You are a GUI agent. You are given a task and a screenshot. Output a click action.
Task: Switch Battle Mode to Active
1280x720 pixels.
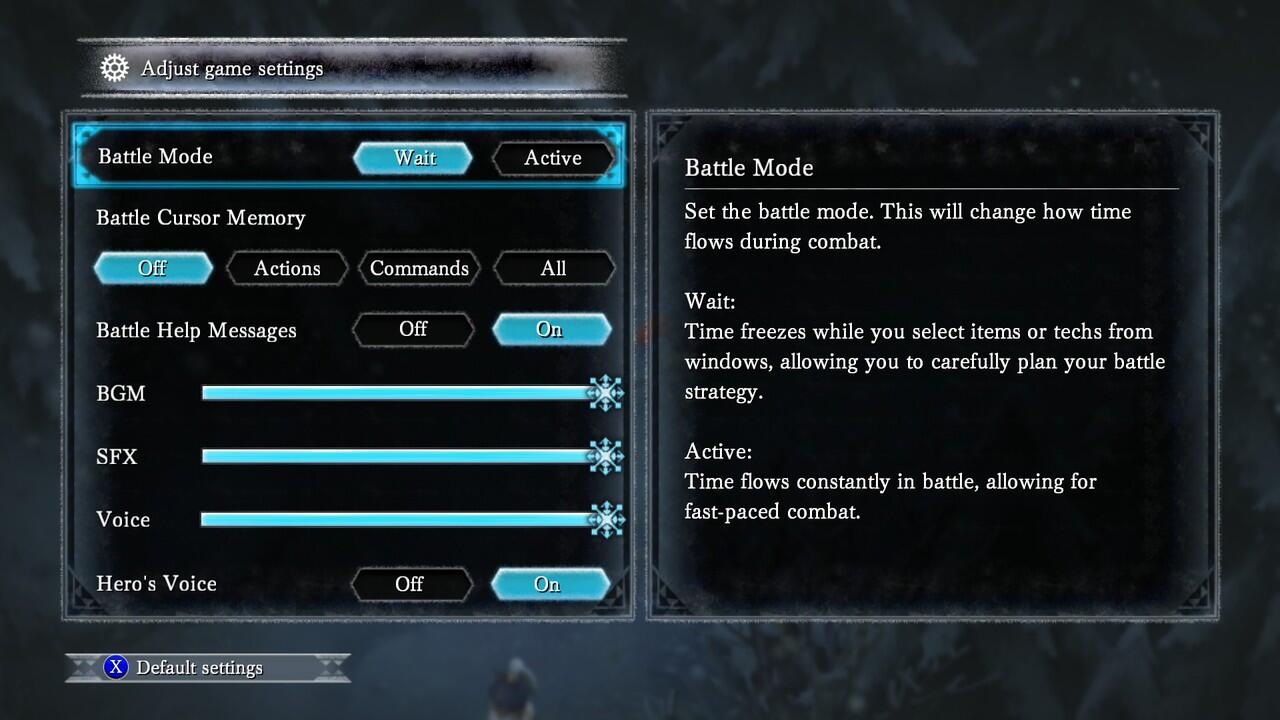pyautogui.click(x=552, y=158)
